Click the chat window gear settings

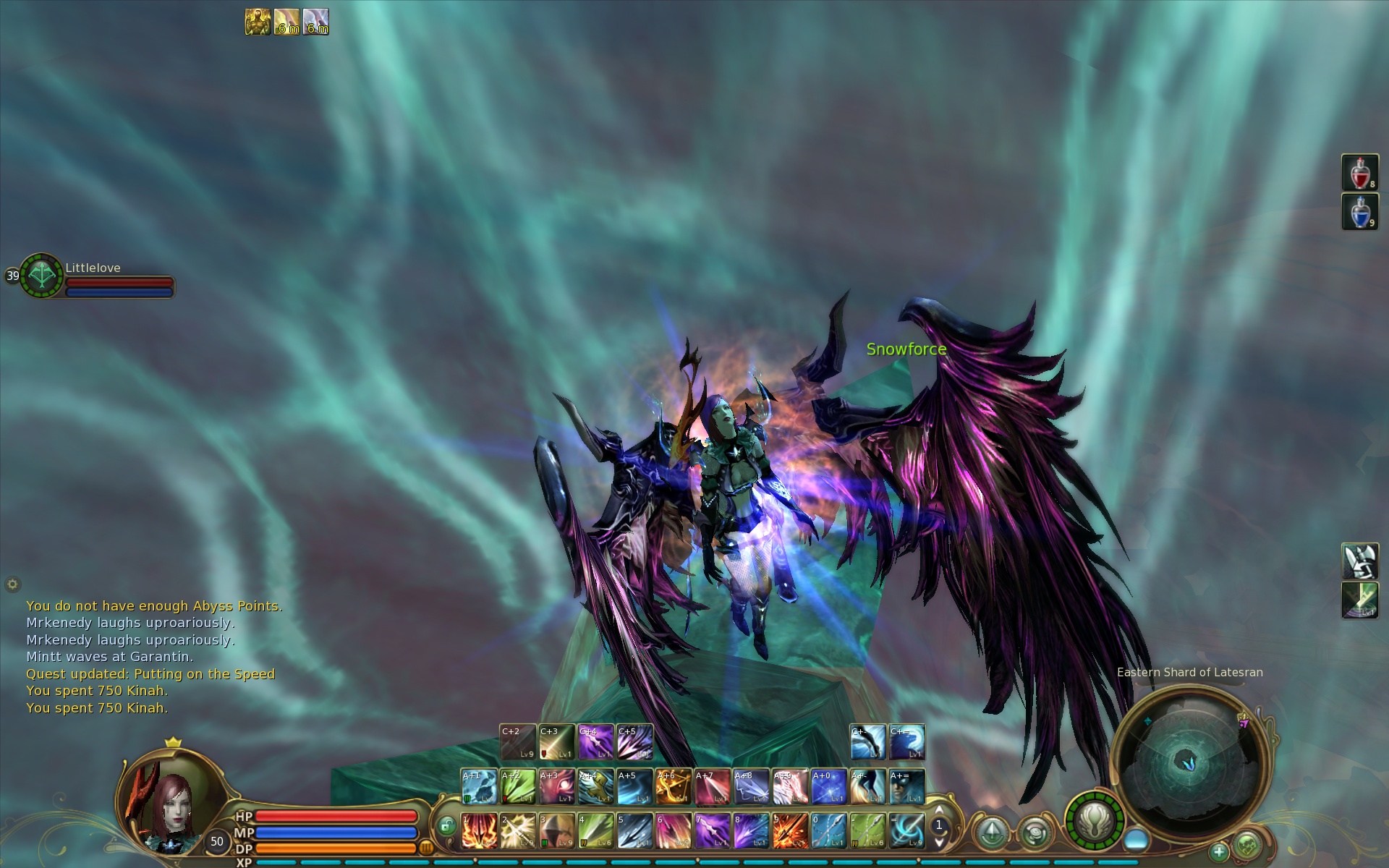pos(12,584)
